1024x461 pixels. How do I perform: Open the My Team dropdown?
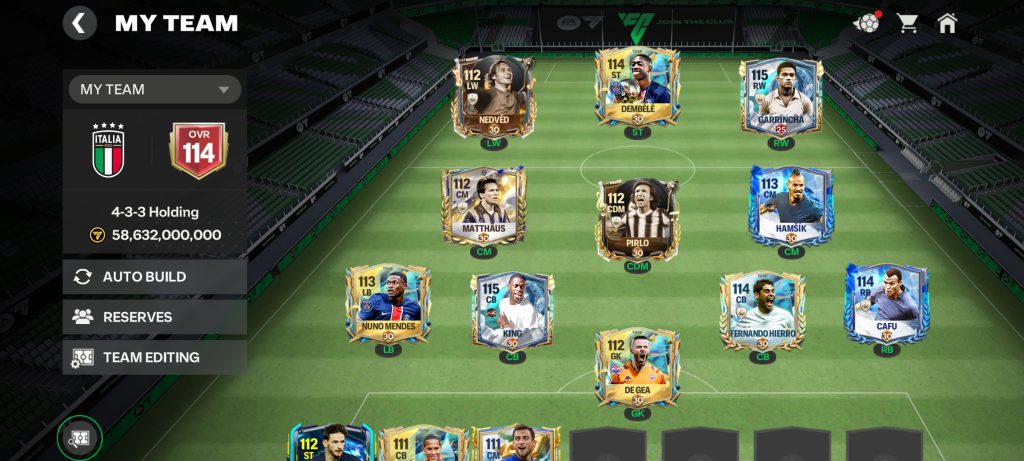point(155,89)
